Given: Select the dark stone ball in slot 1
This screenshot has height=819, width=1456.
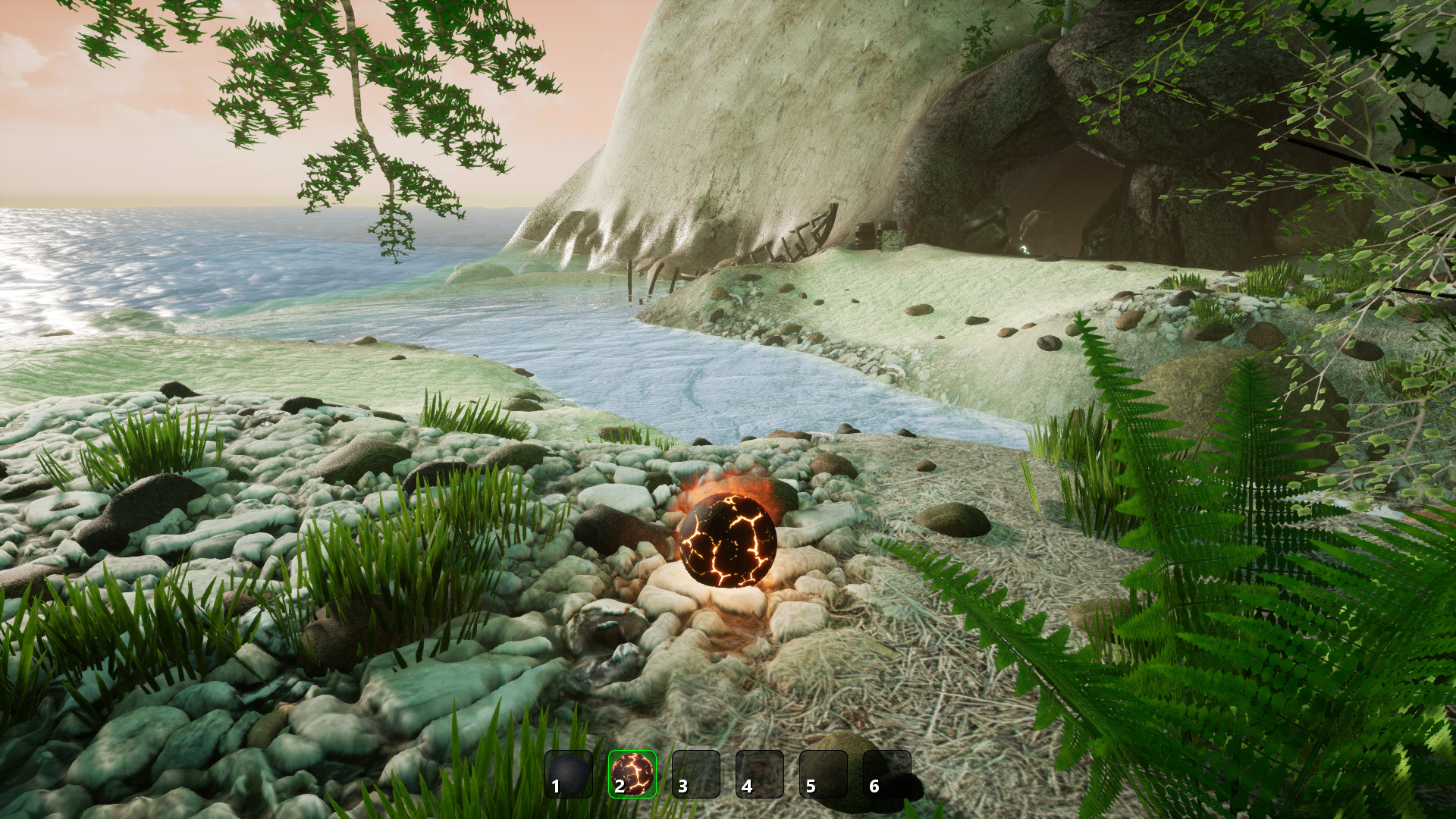Looking at the screenshot, I should [569, 774].
